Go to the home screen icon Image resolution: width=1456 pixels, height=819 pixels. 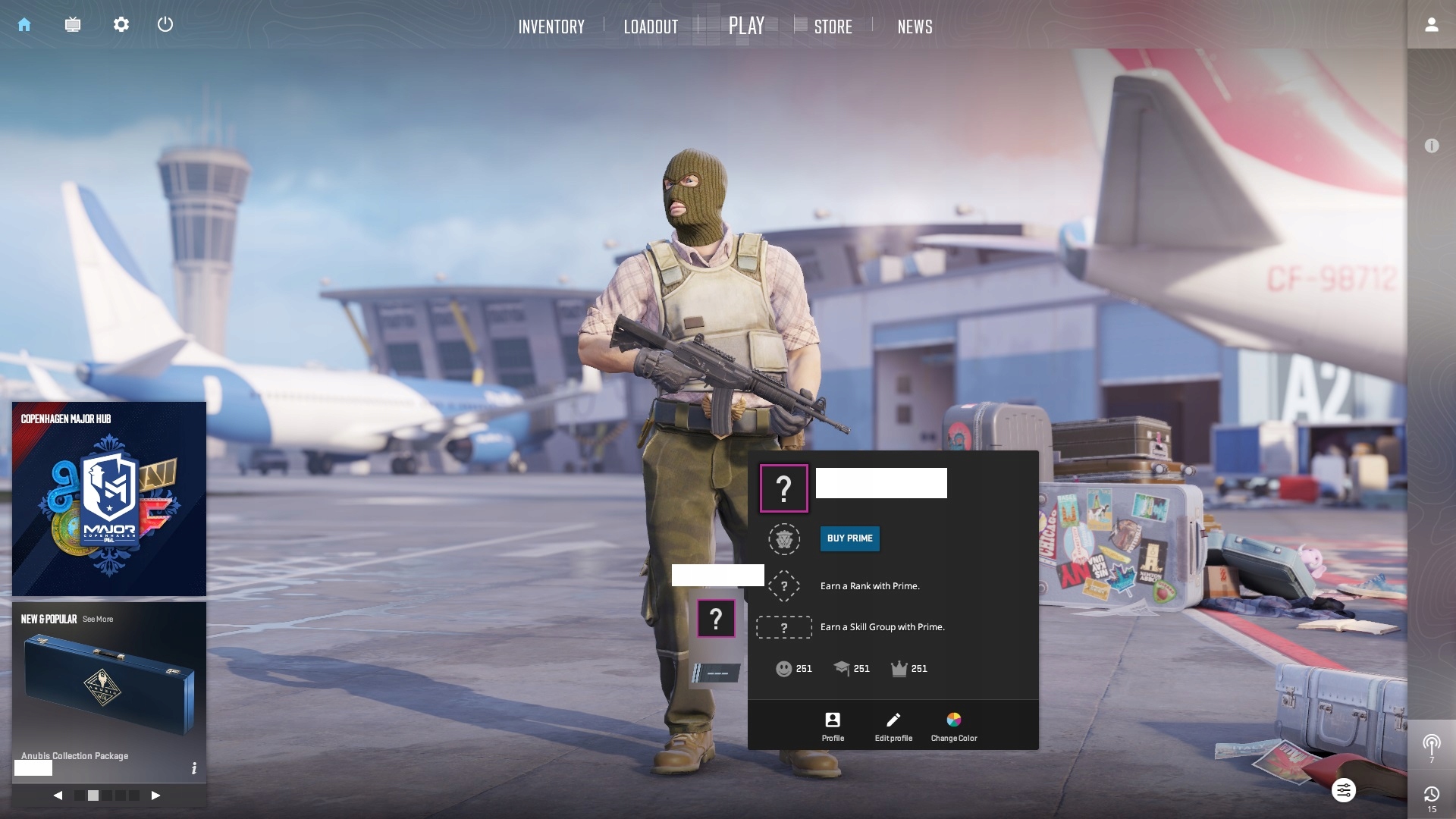tap(24, 24)
